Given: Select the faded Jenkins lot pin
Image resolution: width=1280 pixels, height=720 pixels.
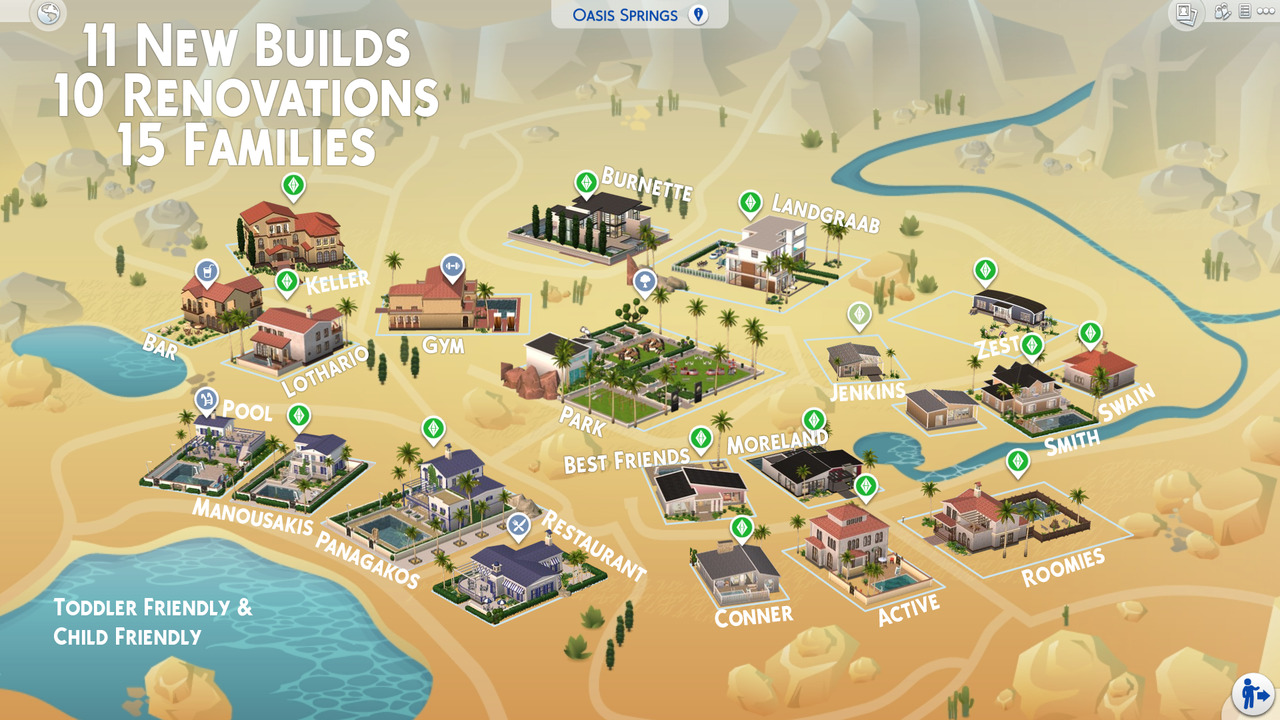Looking at the screenshot, I should tap(859, 315).
